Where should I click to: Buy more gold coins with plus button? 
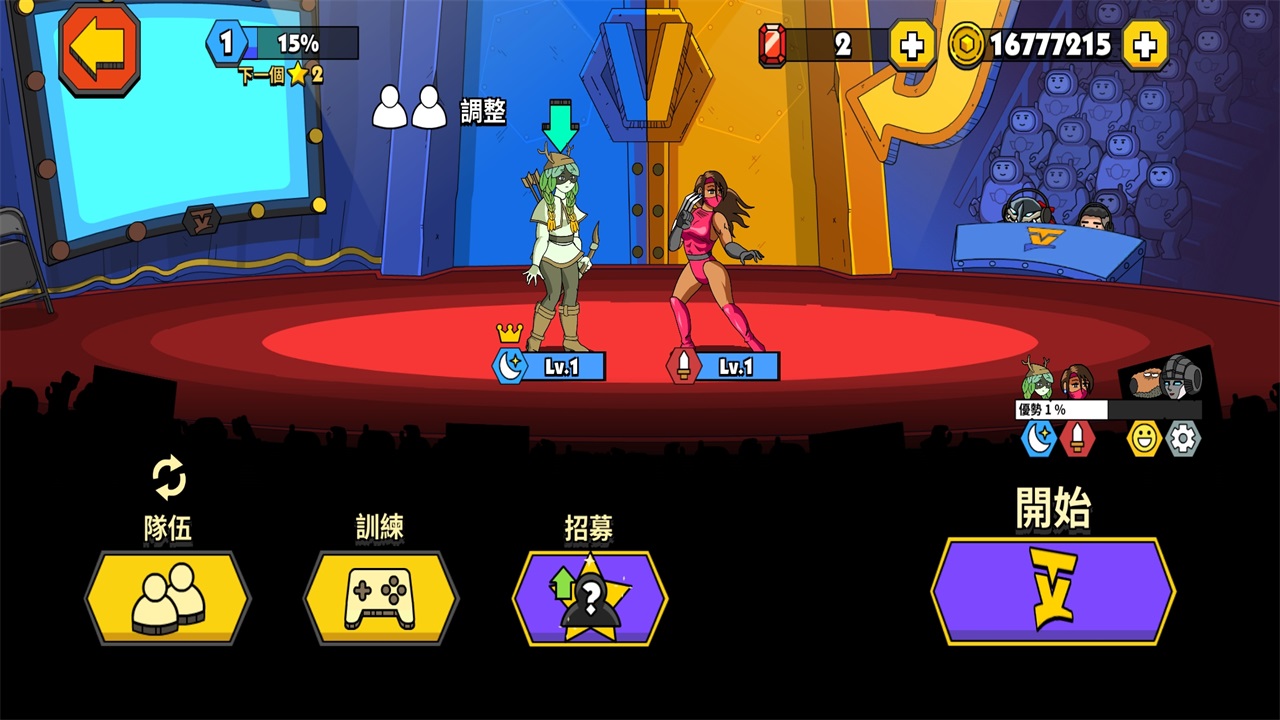(1145, 45)
